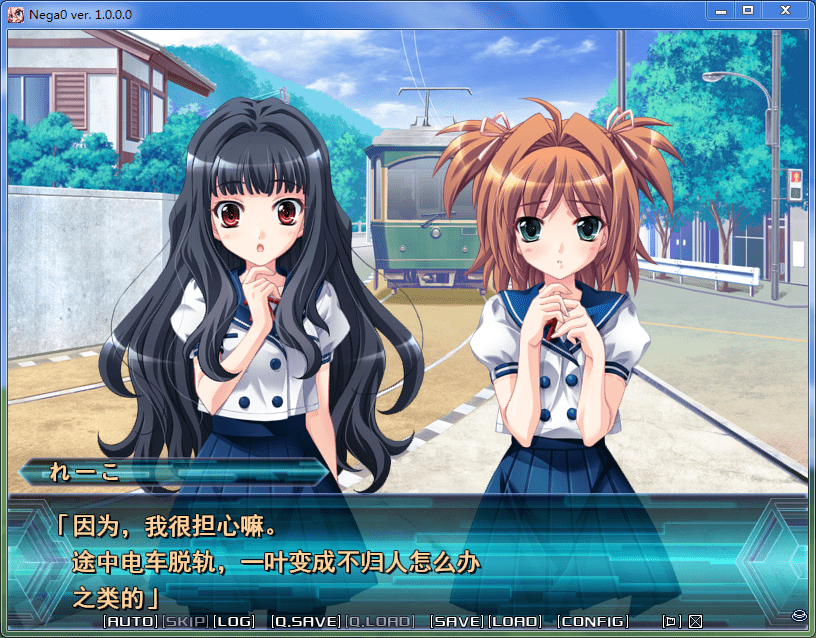Close the Nega0 game window
Image resolution: width=816 pixels, height=638 pixels.
(x=786, y=10)
